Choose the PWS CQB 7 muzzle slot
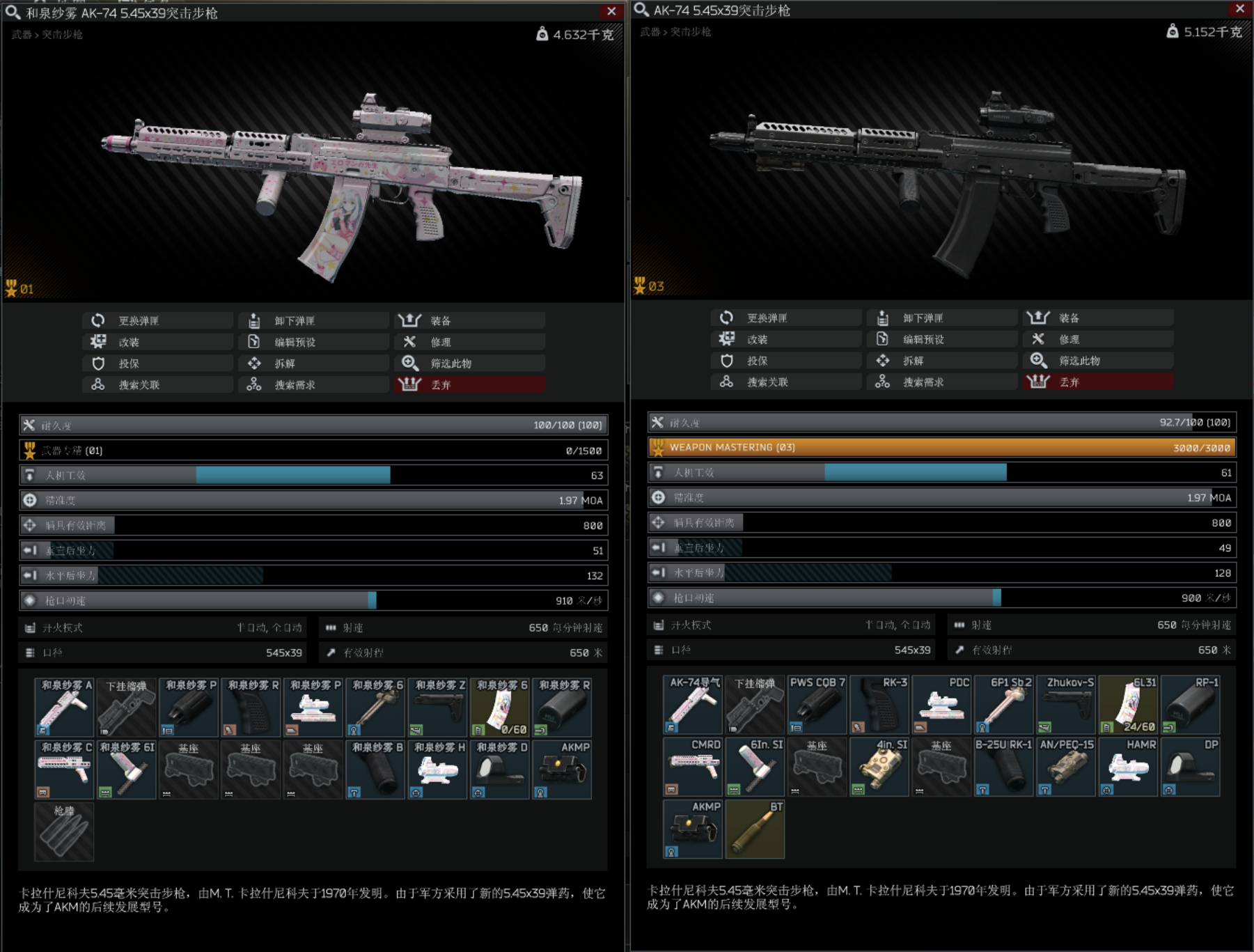 817,704
